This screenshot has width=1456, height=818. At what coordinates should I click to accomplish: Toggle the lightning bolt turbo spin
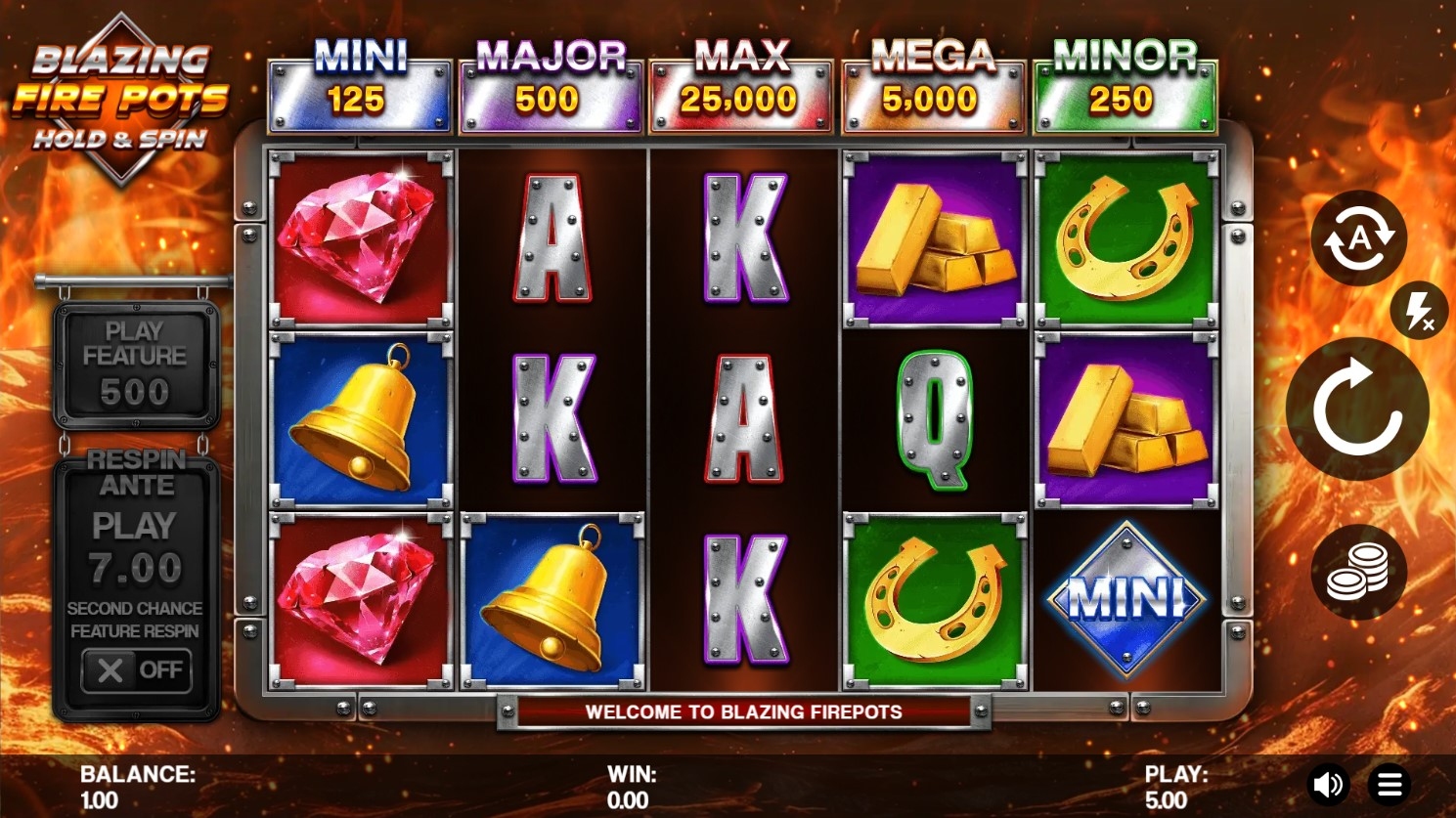coord(1418,312)
